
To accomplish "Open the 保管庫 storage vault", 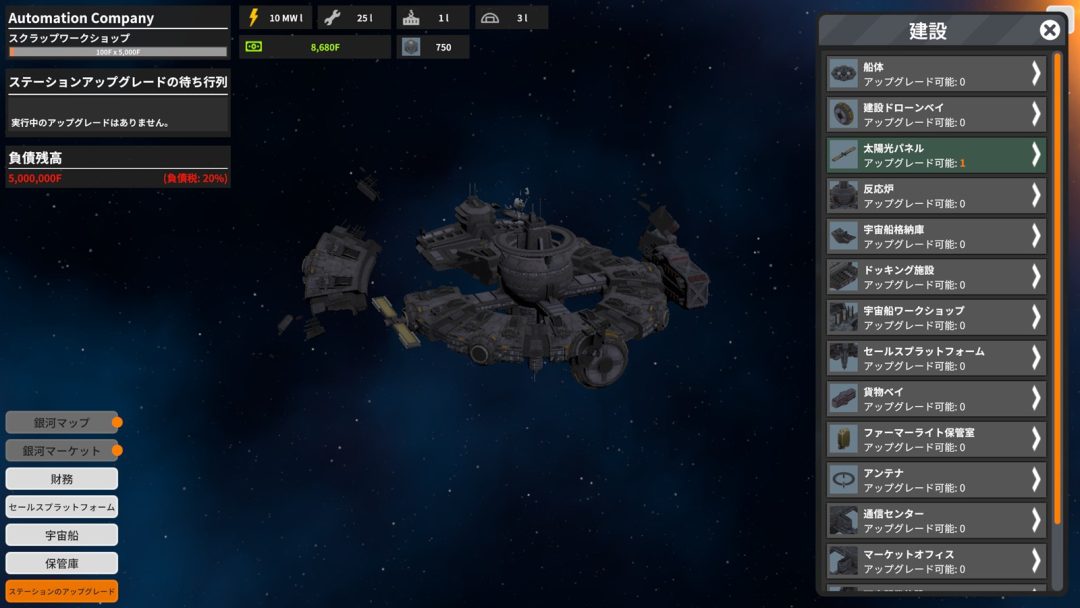I will click(x=62, y=563).
